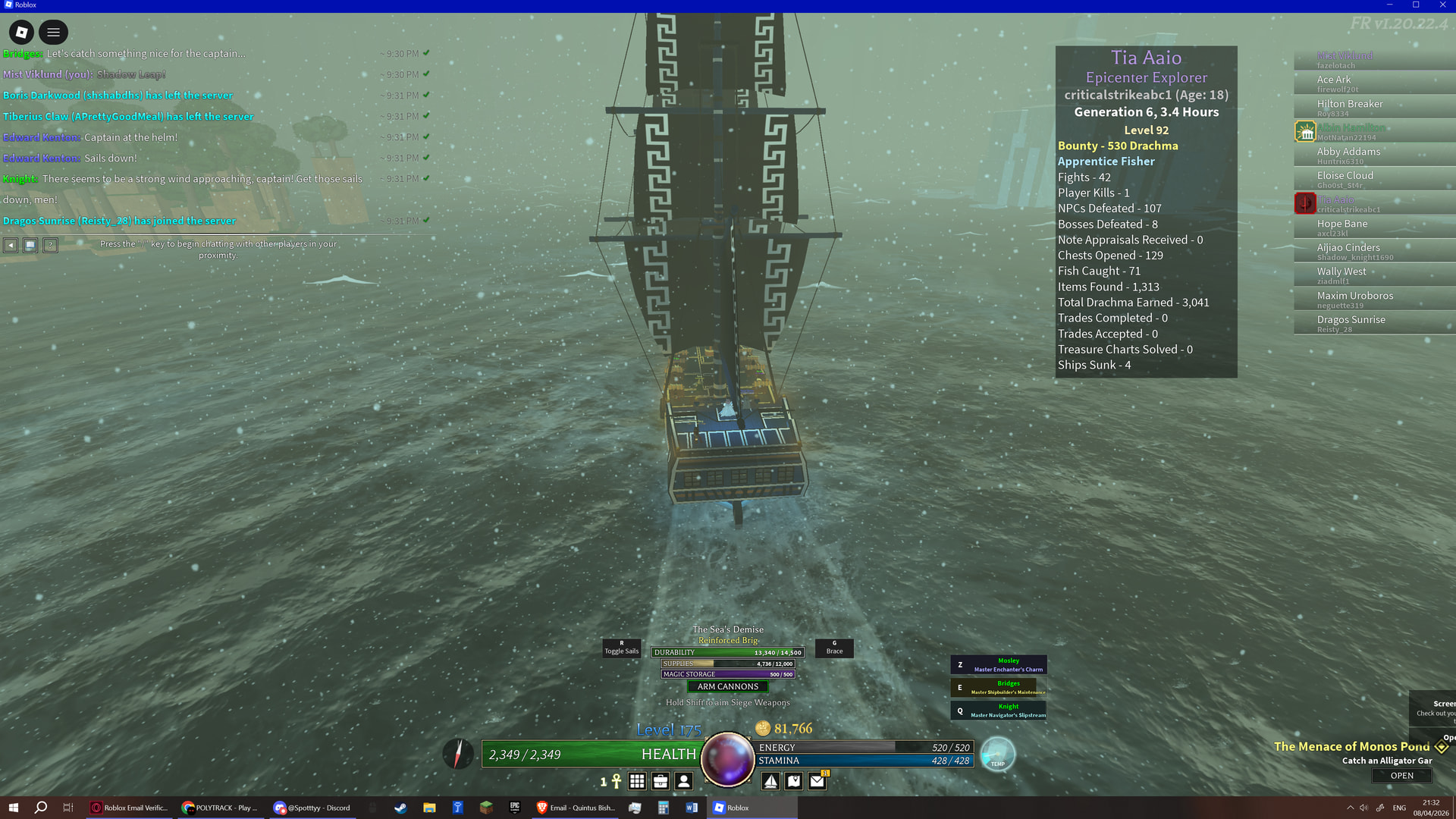Activate the Brace button
The image size is (1456, 819).
834,648
